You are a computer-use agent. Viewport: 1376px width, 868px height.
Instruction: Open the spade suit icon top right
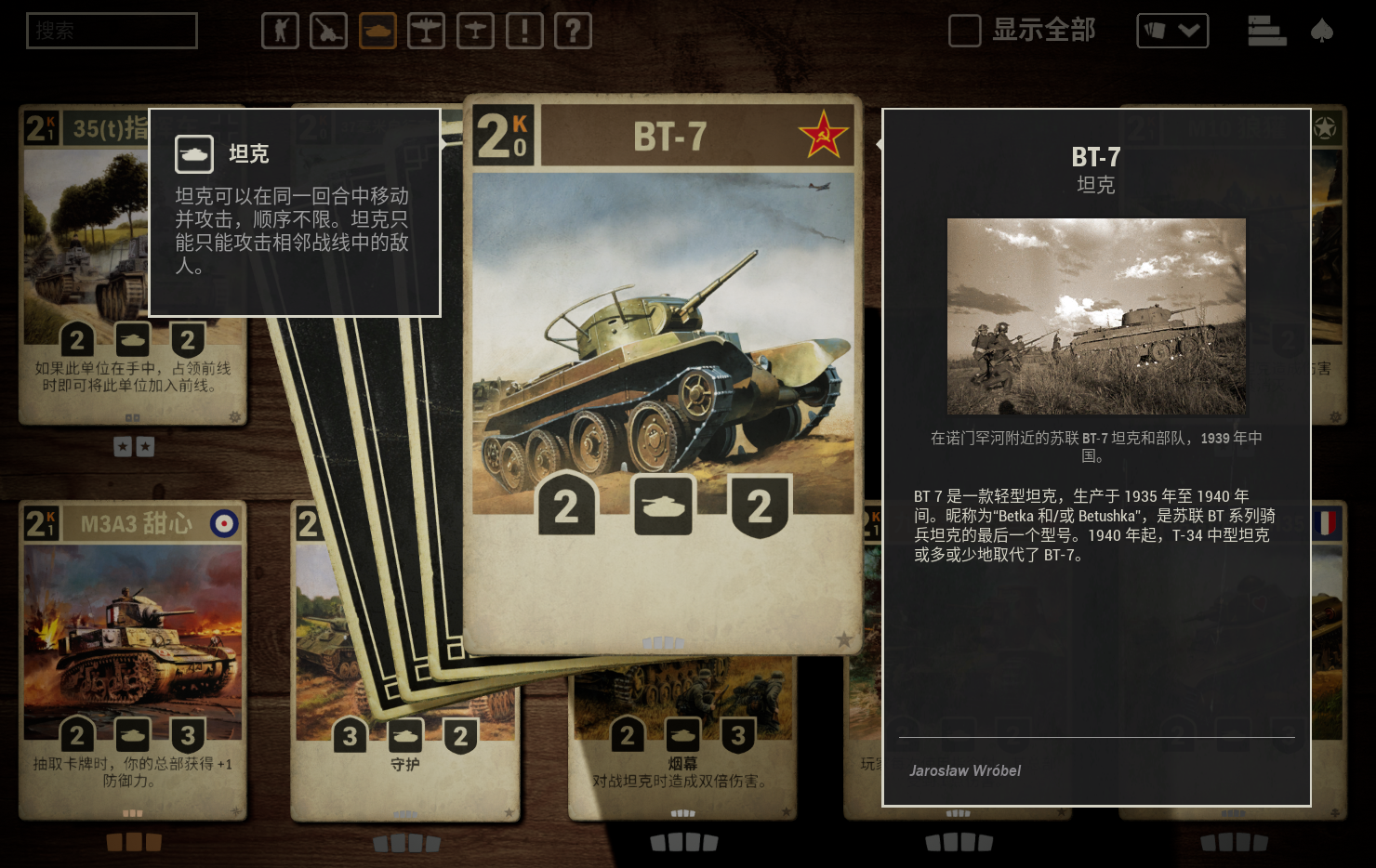coord(1321,31)
